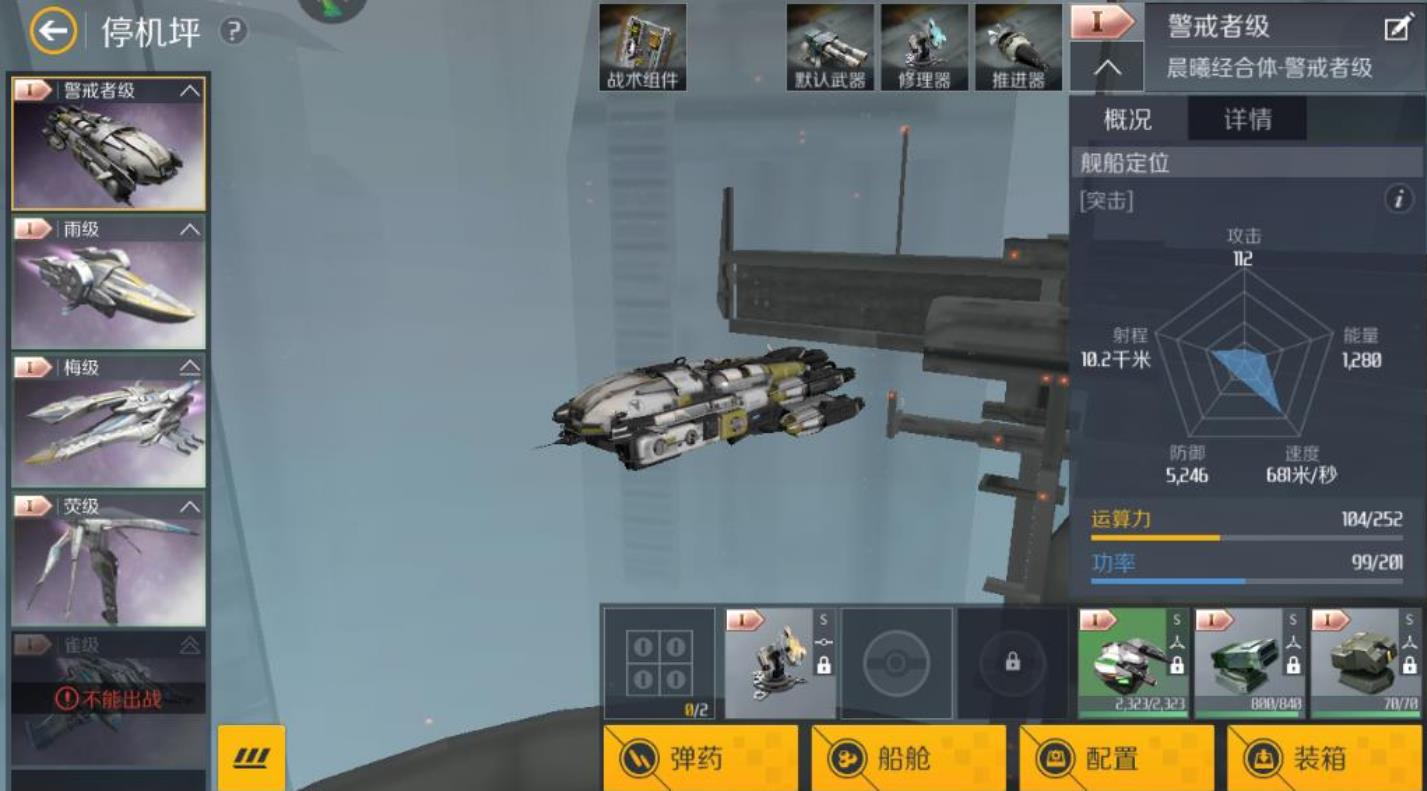Go back using the arrow button
Screen dimensions: 1427x791
[53, 32]
